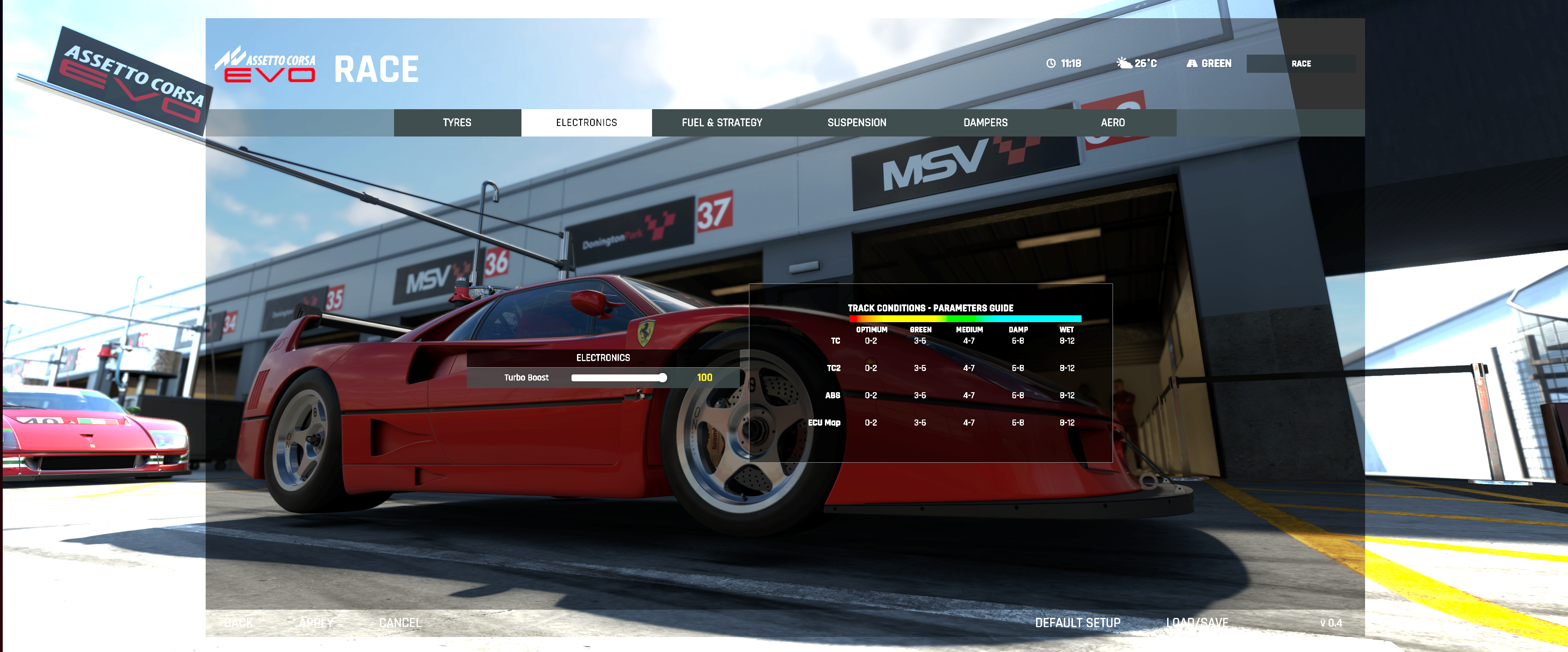This screenshot has width=1568, height=652.
Task: Click the Turbo Boost slider
Action: pos(618,378)
